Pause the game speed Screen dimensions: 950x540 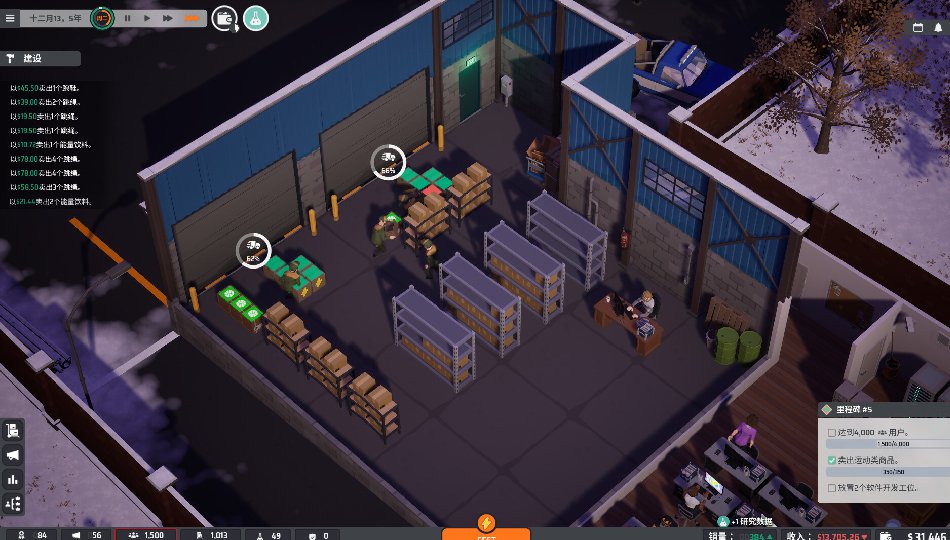[128, 18]
